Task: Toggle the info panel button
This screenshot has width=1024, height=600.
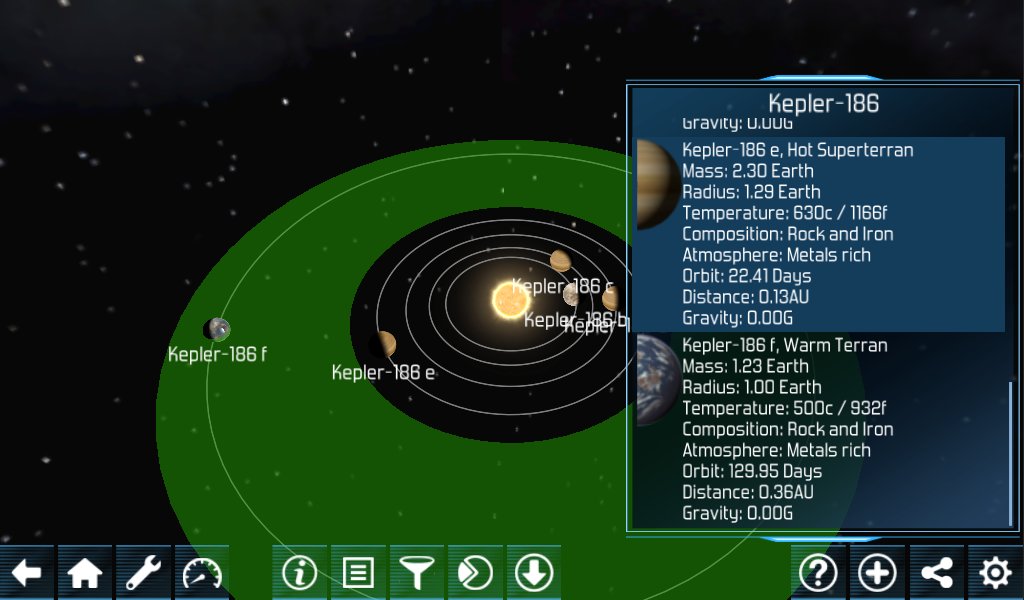Action: point(299,573)
